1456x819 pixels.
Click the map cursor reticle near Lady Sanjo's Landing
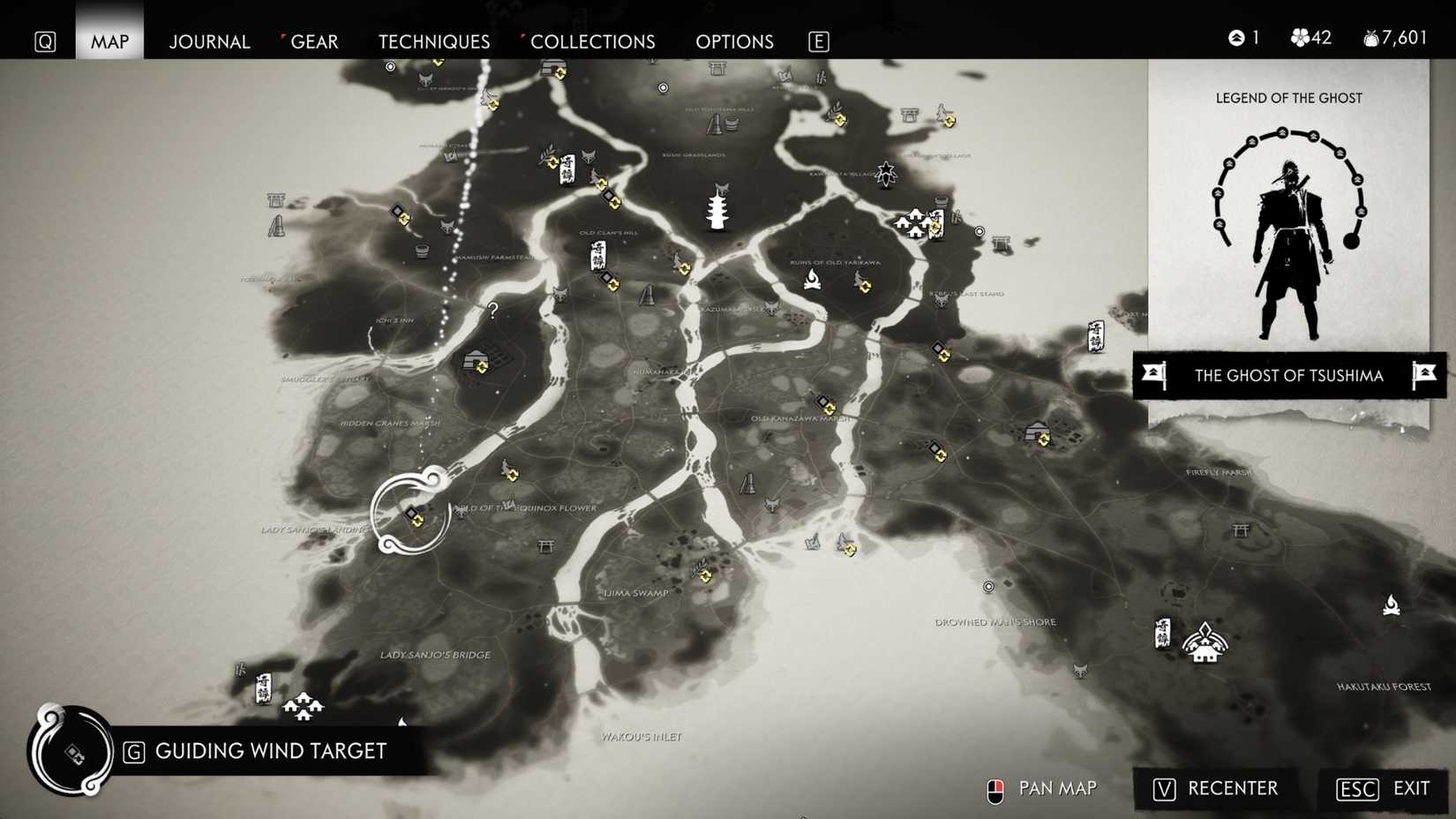pyautogui.click(x=410, y=512)
